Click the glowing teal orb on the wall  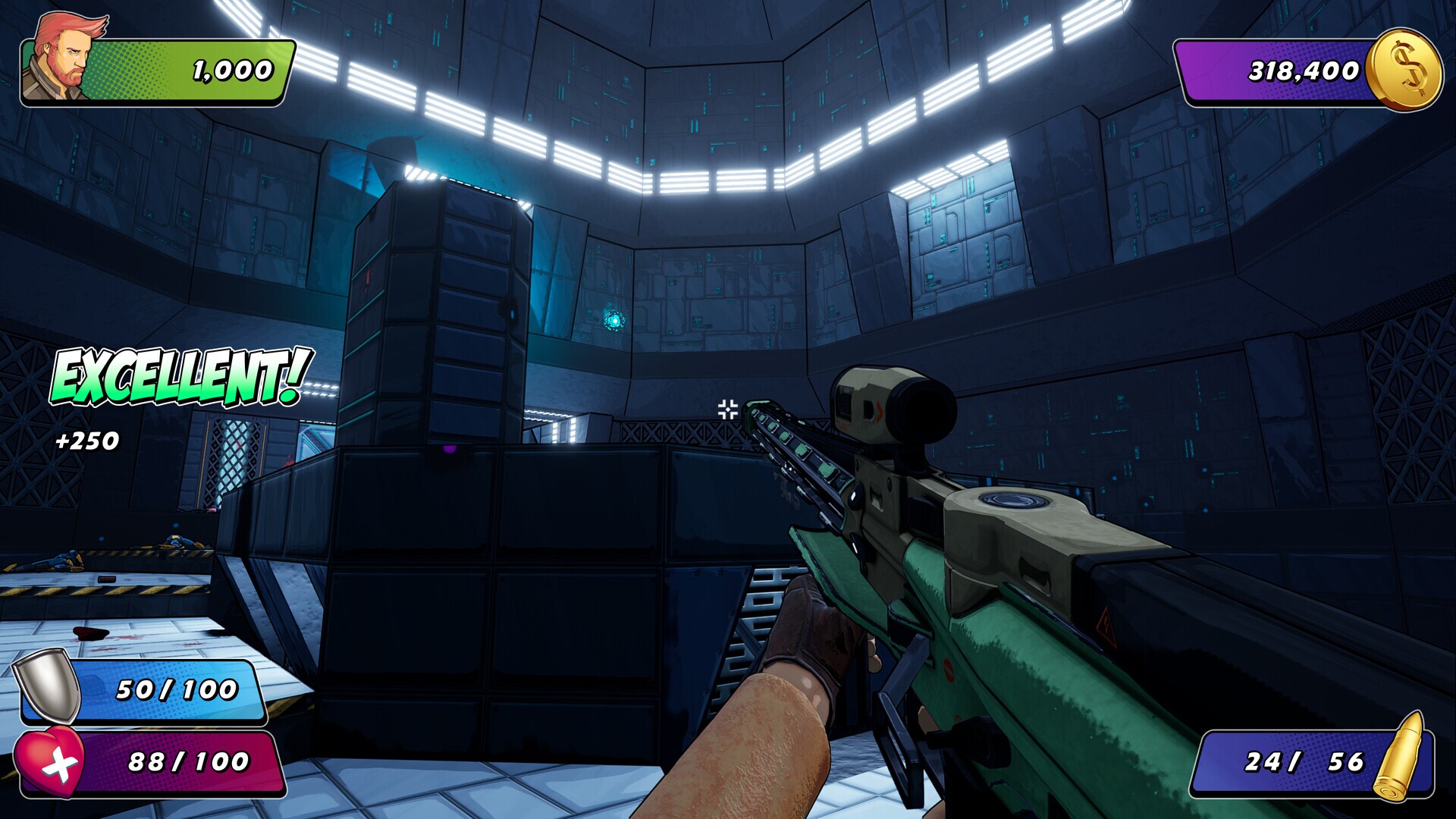(x=616, y=319)
